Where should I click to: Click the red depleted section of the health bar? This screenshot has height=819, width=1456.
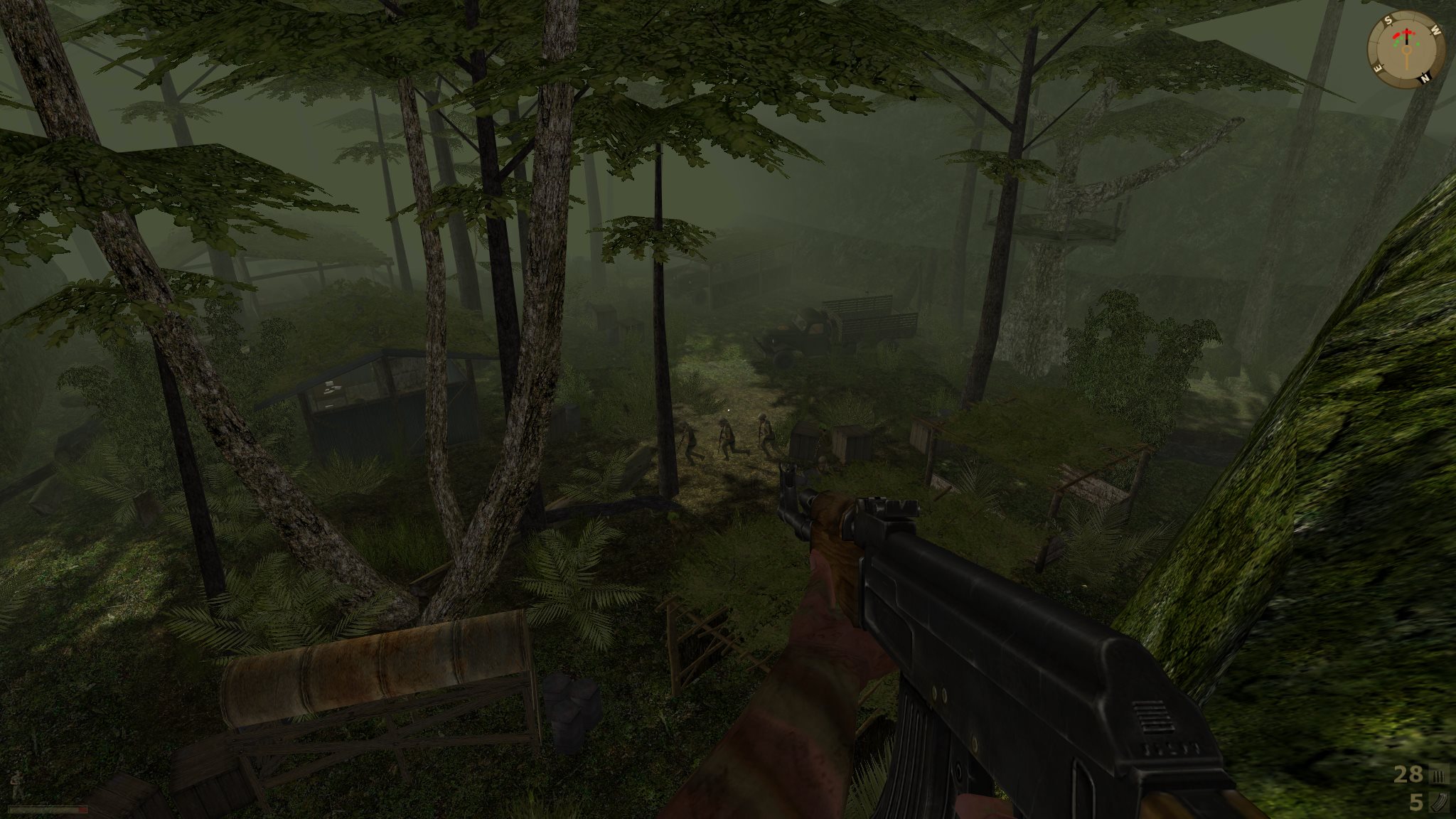point(82,810)
